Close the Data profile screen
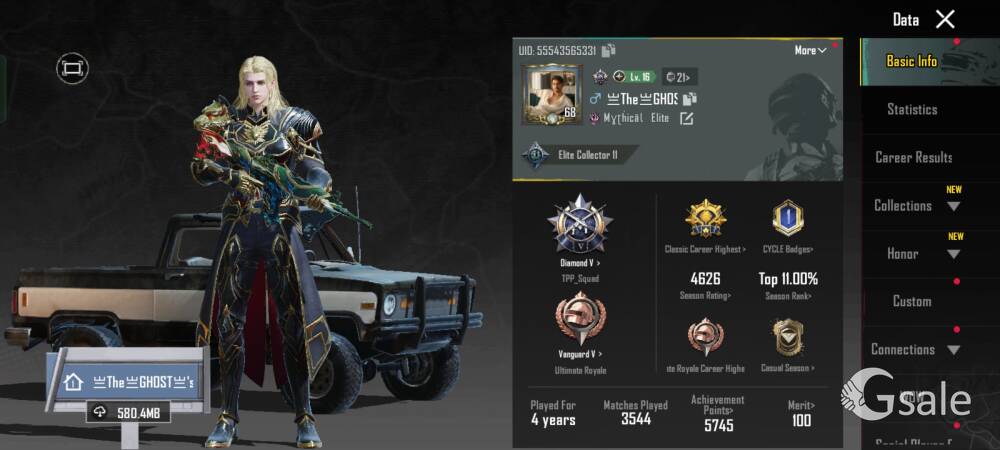 coord(945,19)
